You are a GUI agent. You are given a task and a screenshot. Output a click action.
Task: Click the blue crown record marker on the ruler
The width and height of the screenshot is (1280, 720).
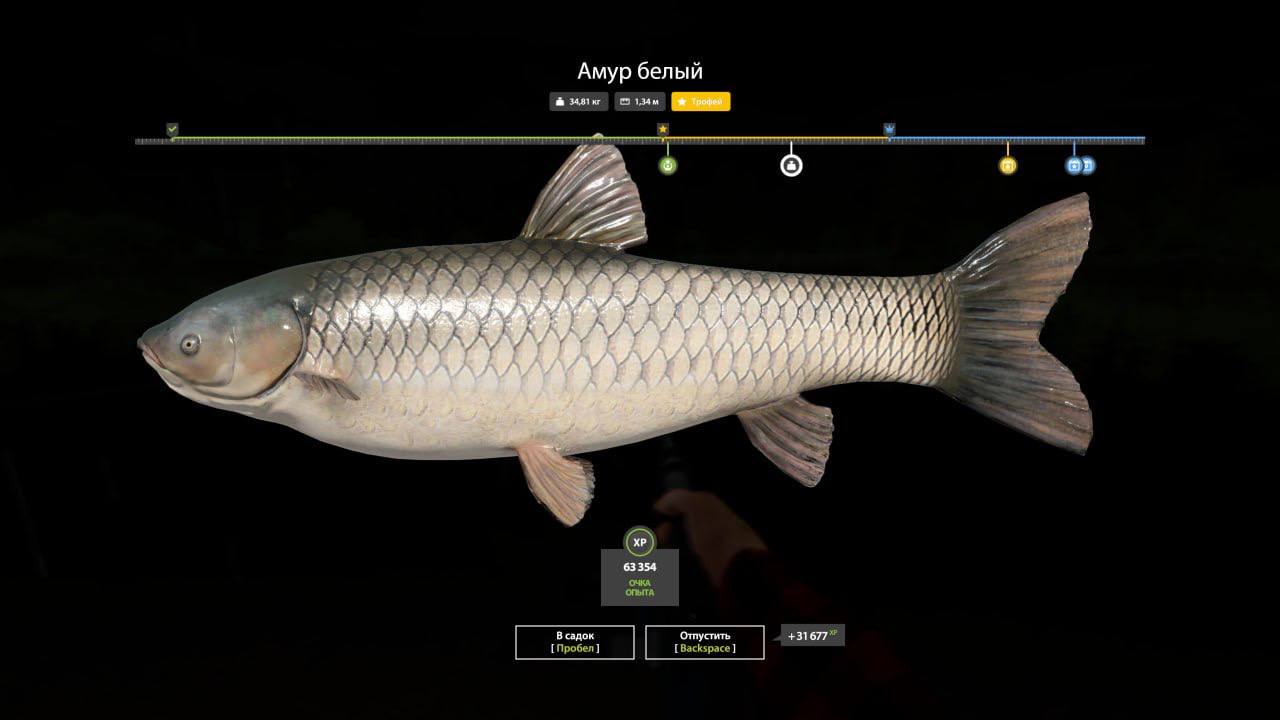(x=888, y=130)
